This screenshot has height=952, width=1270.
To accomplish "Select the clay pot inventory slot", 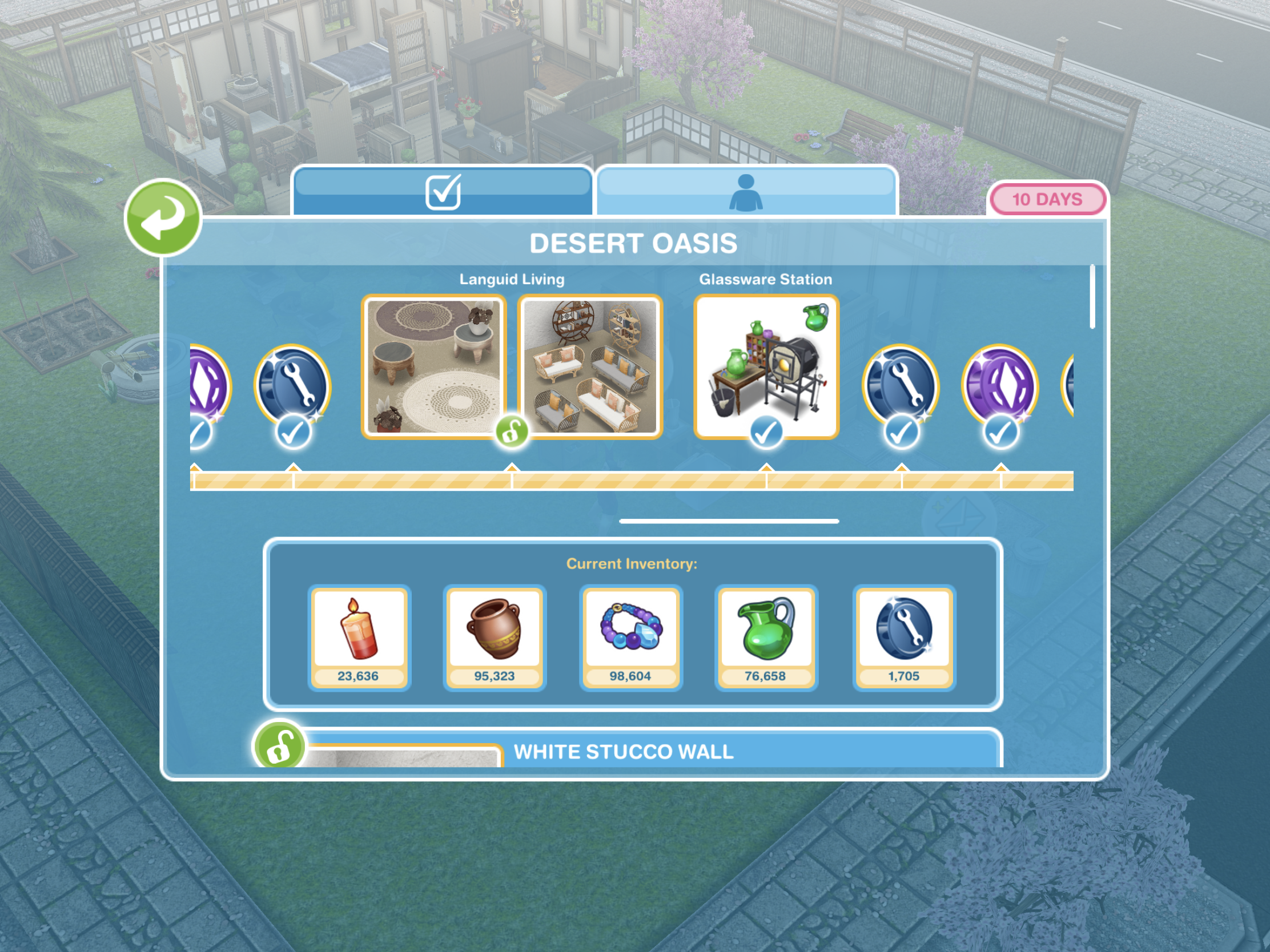I will pos(495,638).
